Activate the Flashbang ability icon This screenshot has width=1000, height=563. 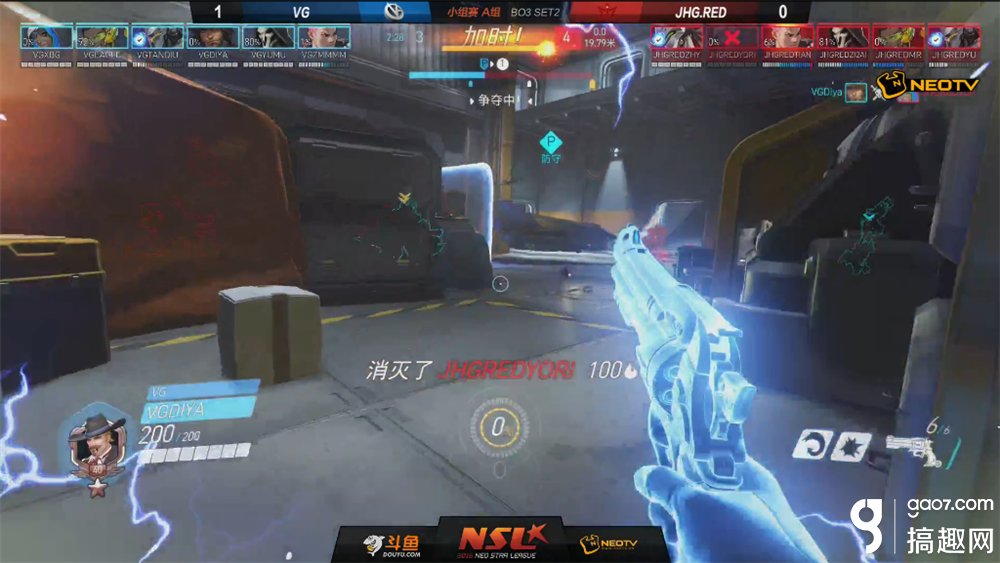click(x=852, y=445)
